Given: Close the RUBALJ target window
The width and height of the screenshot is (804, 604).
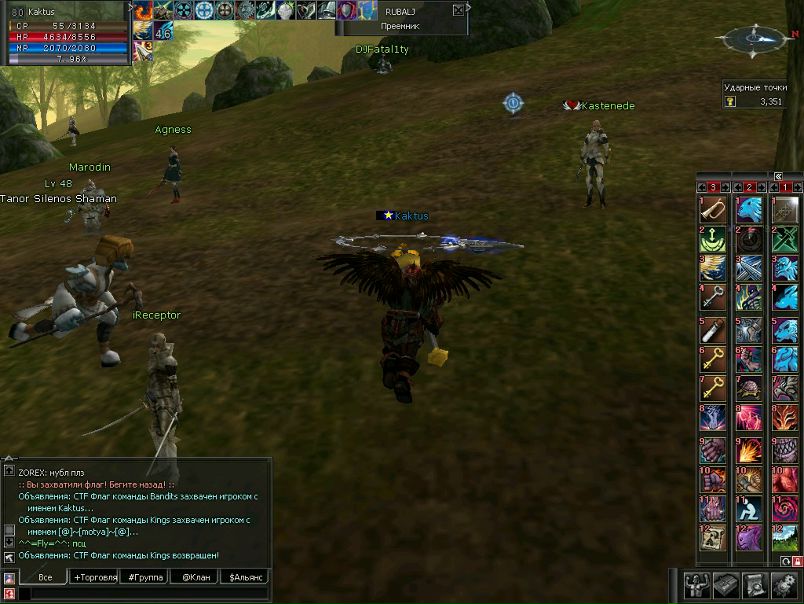Looking at the screenshot, I should 458,10.
